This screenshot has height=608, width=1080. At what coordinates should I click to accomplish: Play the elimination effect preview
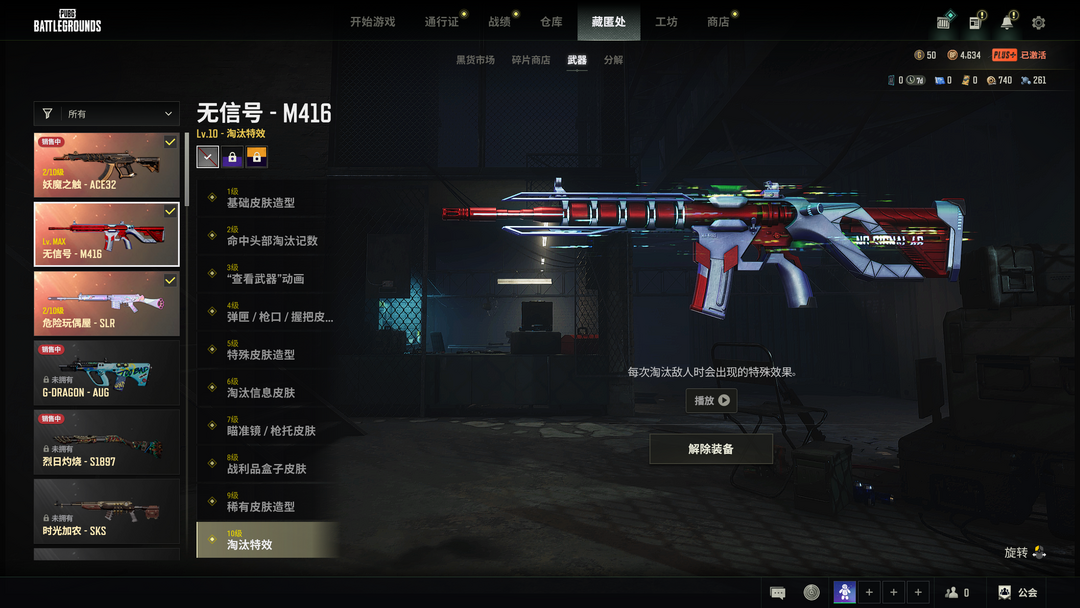pyautogui.click(x=711, y=400)
